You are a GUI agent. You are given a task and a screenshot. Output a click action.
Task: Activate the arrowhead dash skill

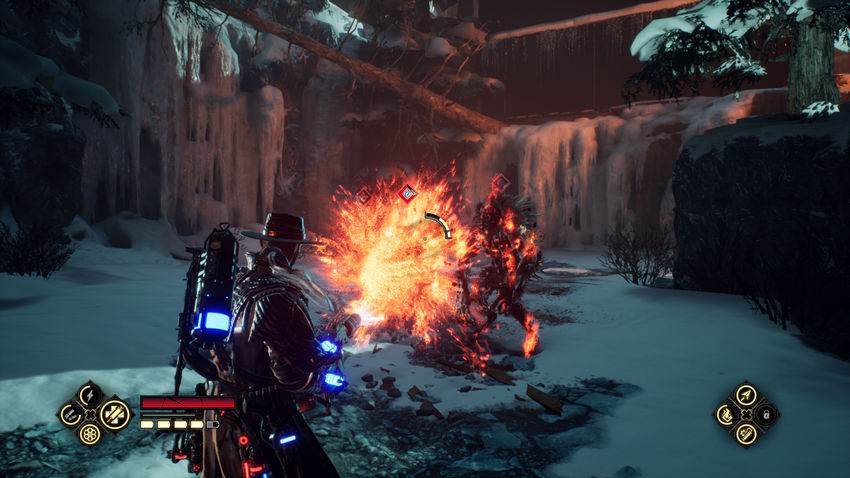point(745,394)
